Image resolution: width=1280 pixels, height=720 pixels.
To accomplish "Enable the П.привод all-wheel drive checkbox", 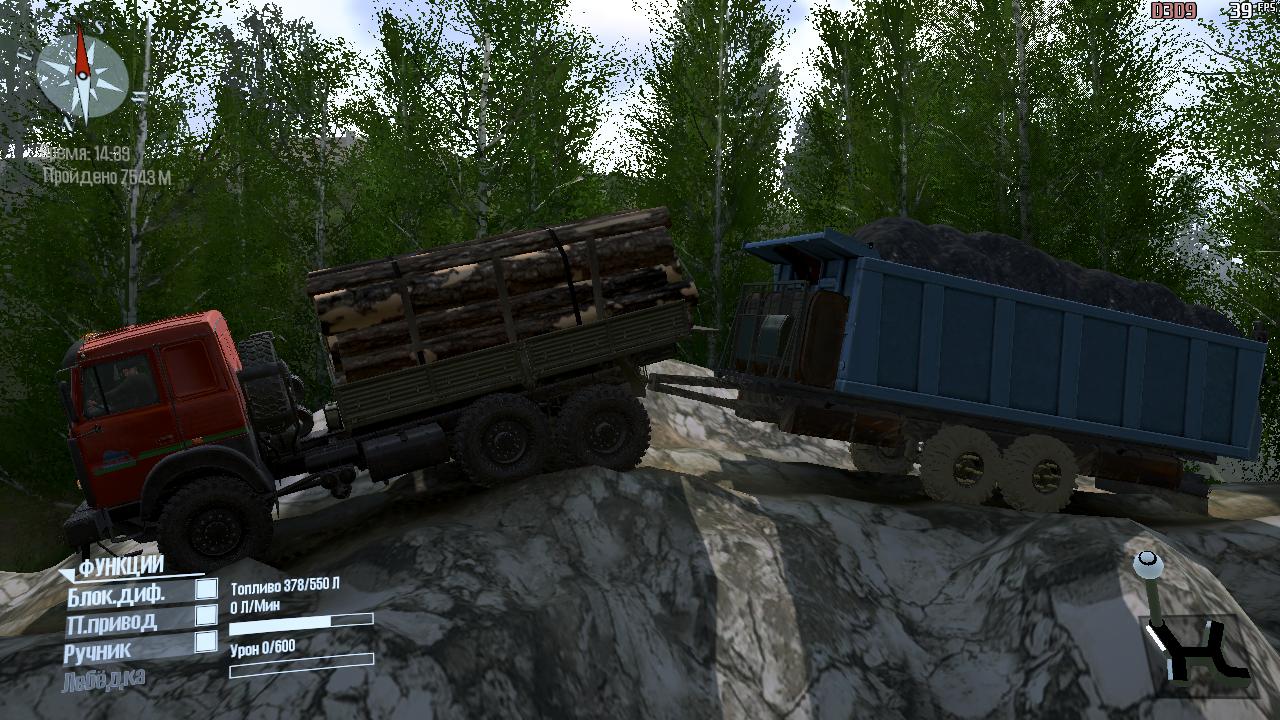I will pos(206,615).
